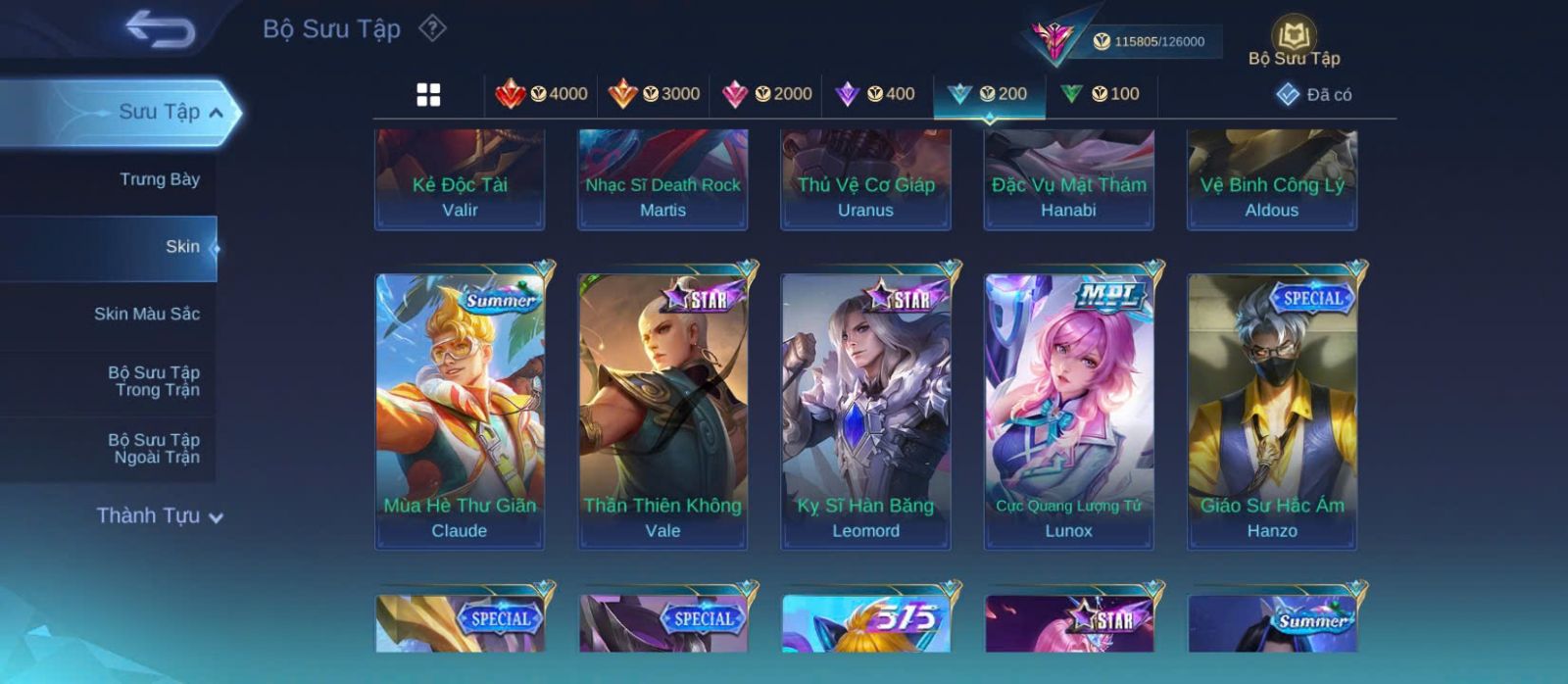
Task: Open the Bộ Sưu Tập book icon
Action: tap(1294, 39)
